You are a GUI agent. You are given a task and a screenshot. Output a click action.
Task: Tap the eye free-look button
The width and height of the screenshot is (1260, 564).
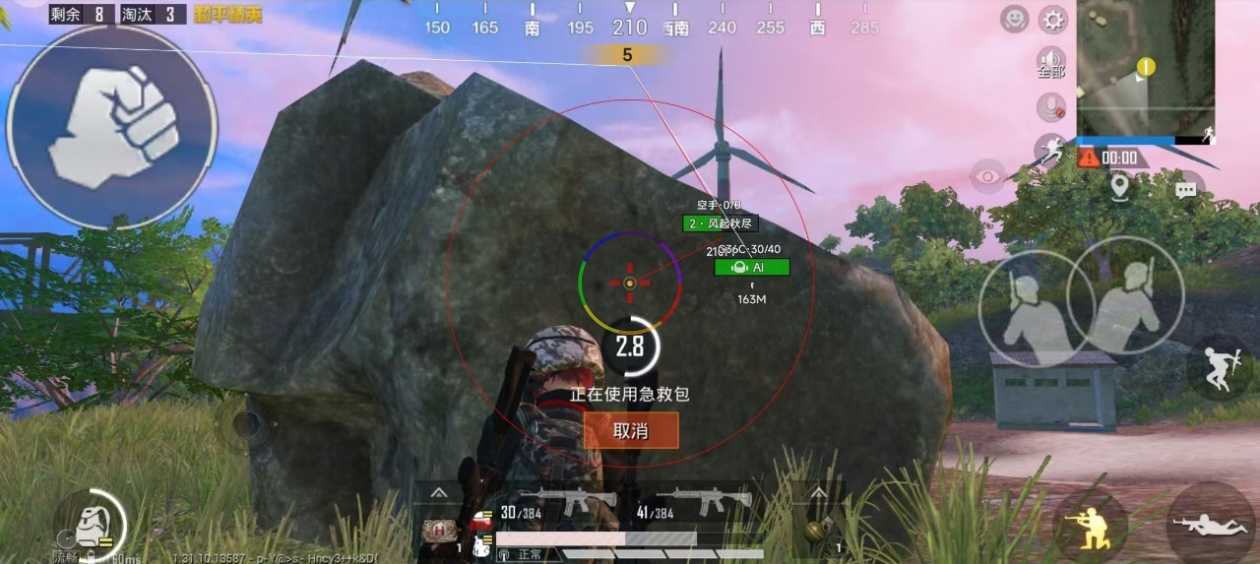(x=988, y=177)
